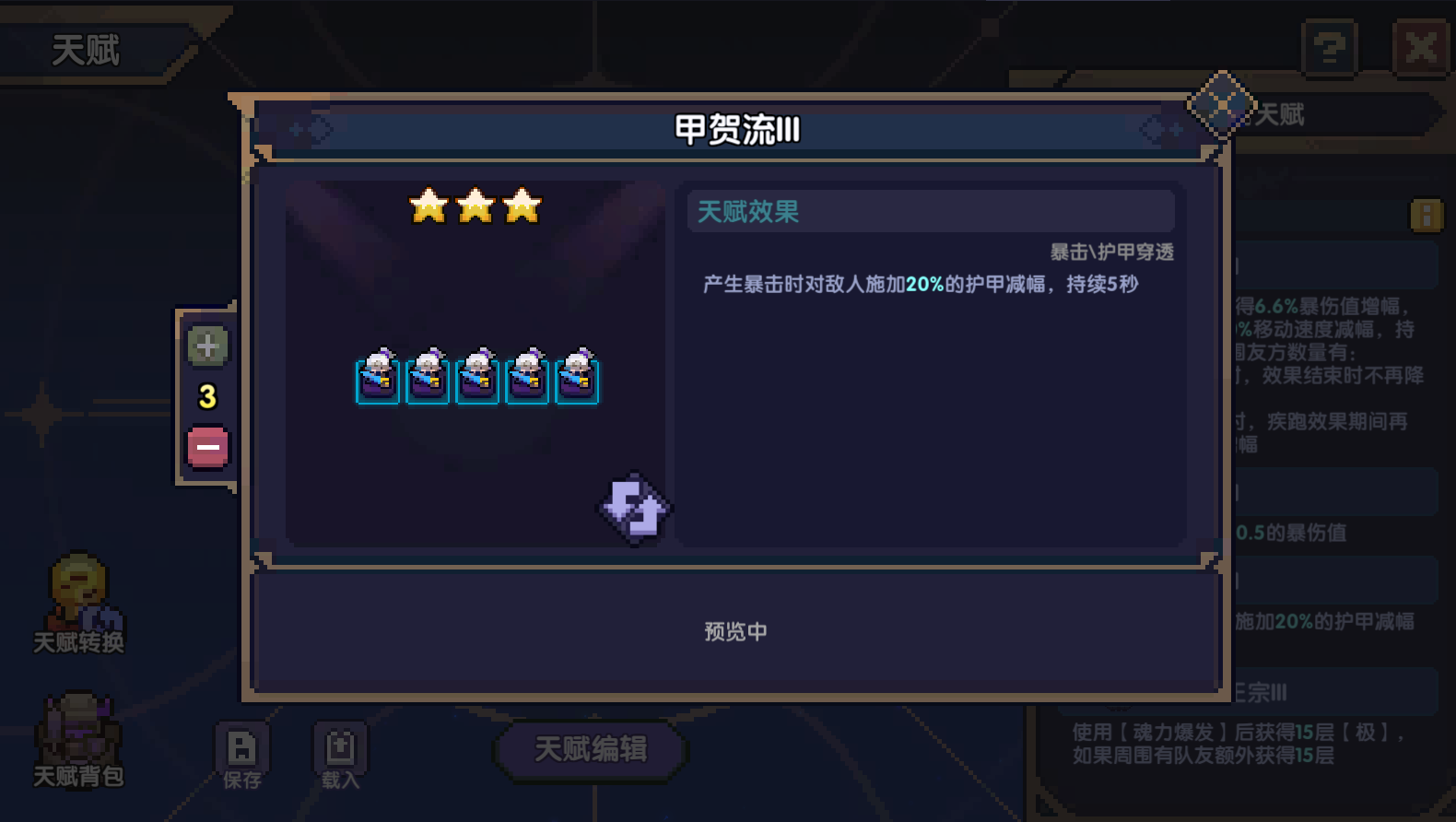Open the 天赋编辑 editor button
Viewport: 1456px width, 822px height.
[589, 749]
